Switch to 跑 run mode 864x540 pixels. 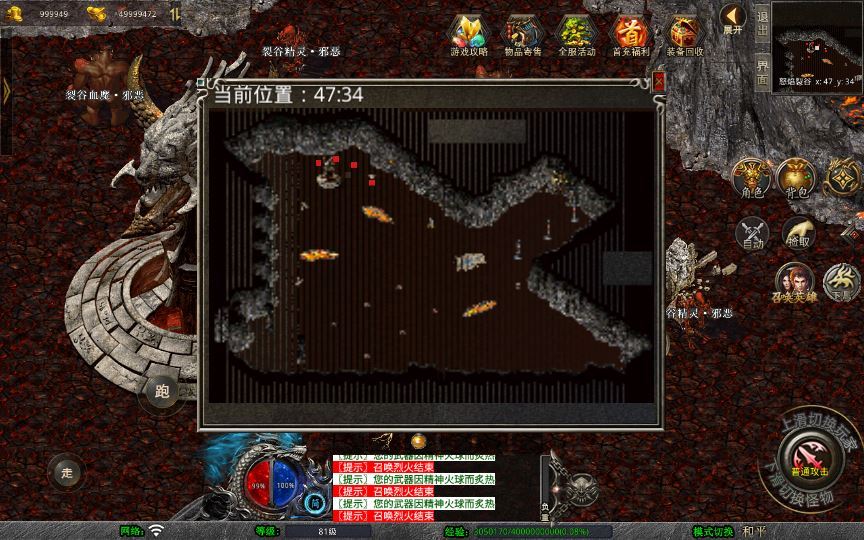click(x=163, y=392)
